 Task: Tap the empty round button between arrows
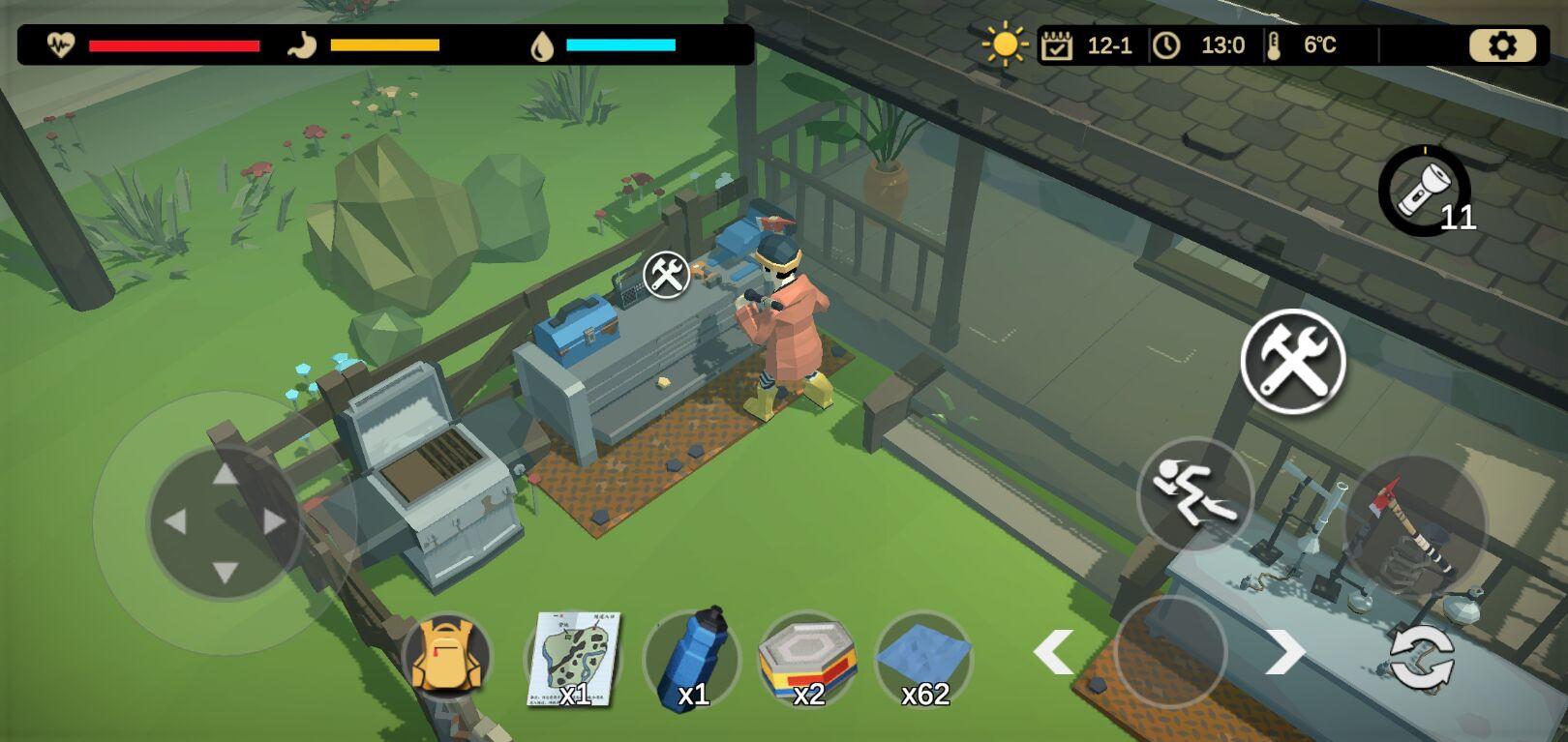point(1170,652)
